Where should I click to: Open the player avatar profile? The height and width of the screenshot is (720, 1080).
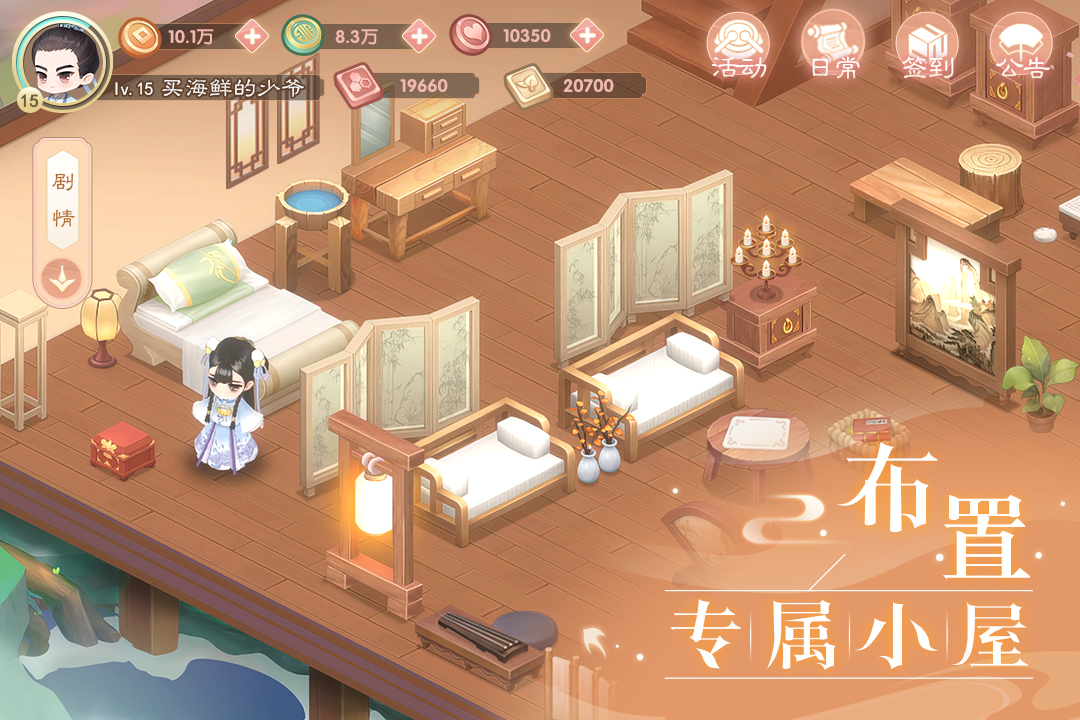[x=62, y=58]
